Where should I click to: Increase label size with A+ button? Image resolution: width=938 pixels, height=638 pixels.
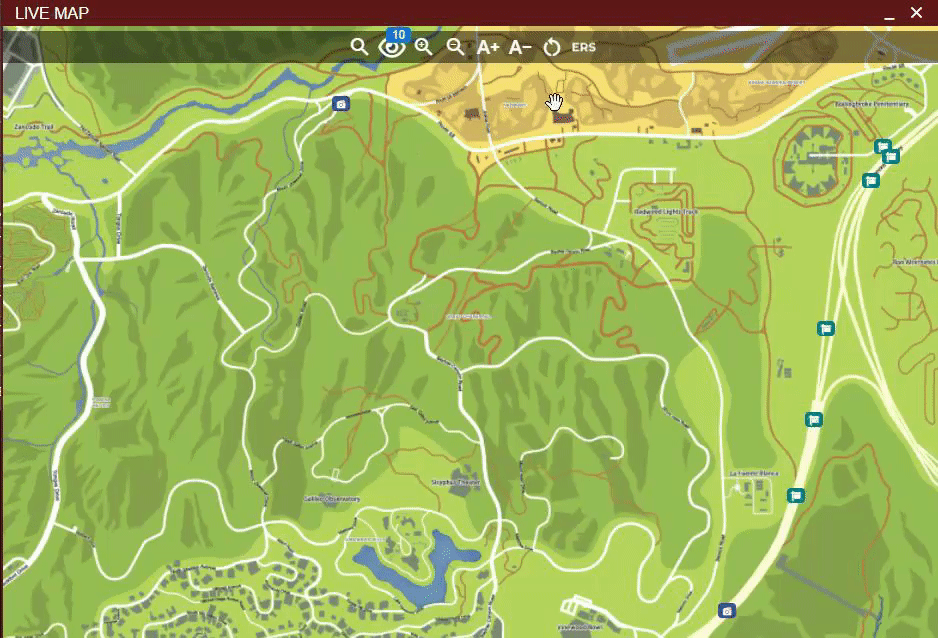488,47
